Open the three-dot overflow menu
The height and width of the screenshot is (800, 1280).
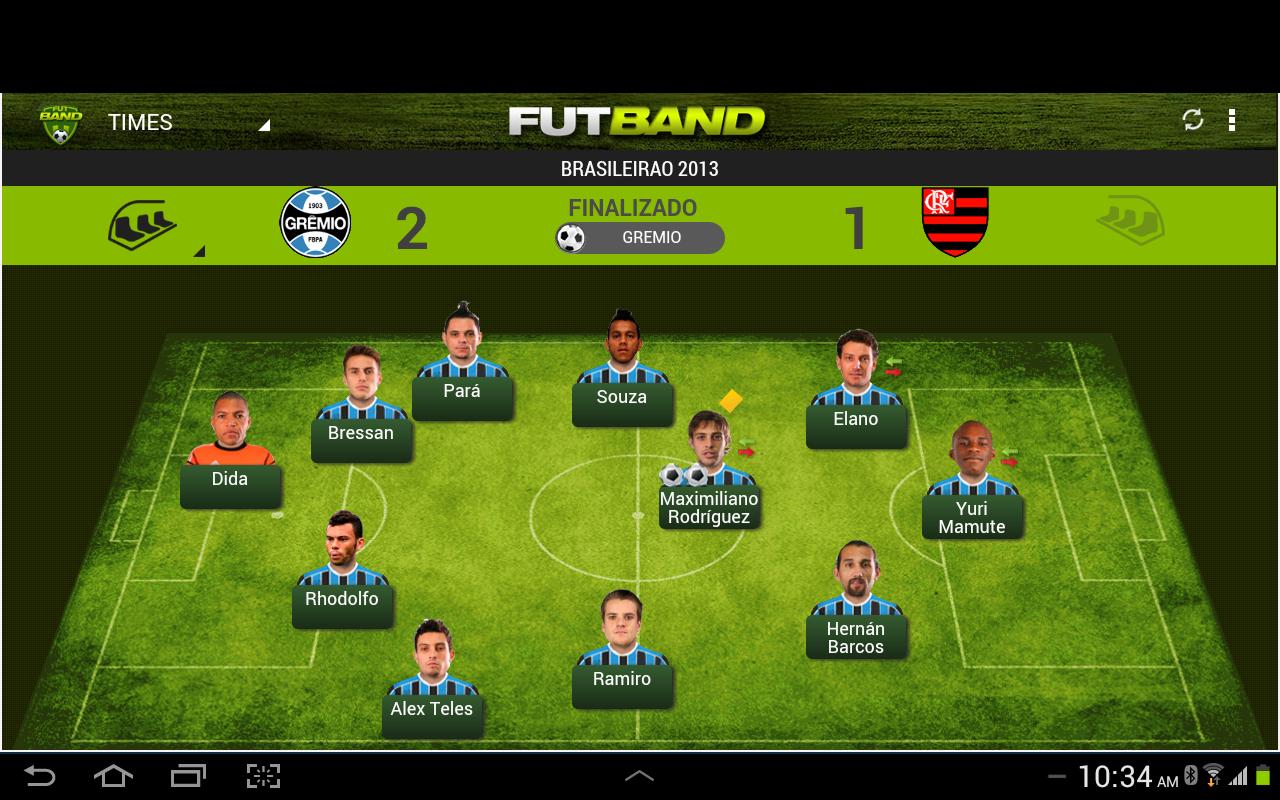tap(1233, 120)
